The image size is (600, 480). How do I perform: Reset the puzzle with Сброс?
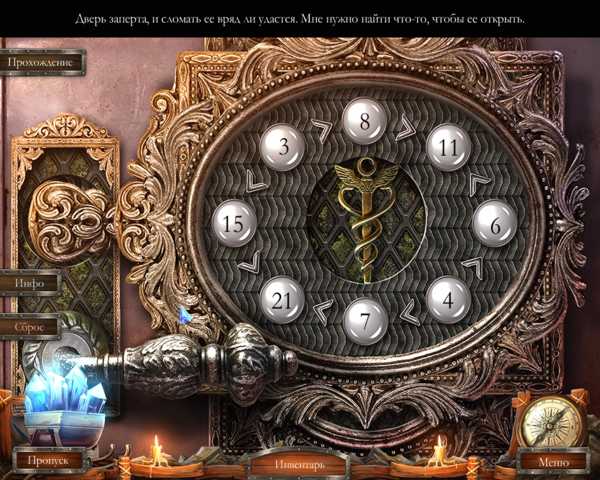pos(29,327)
